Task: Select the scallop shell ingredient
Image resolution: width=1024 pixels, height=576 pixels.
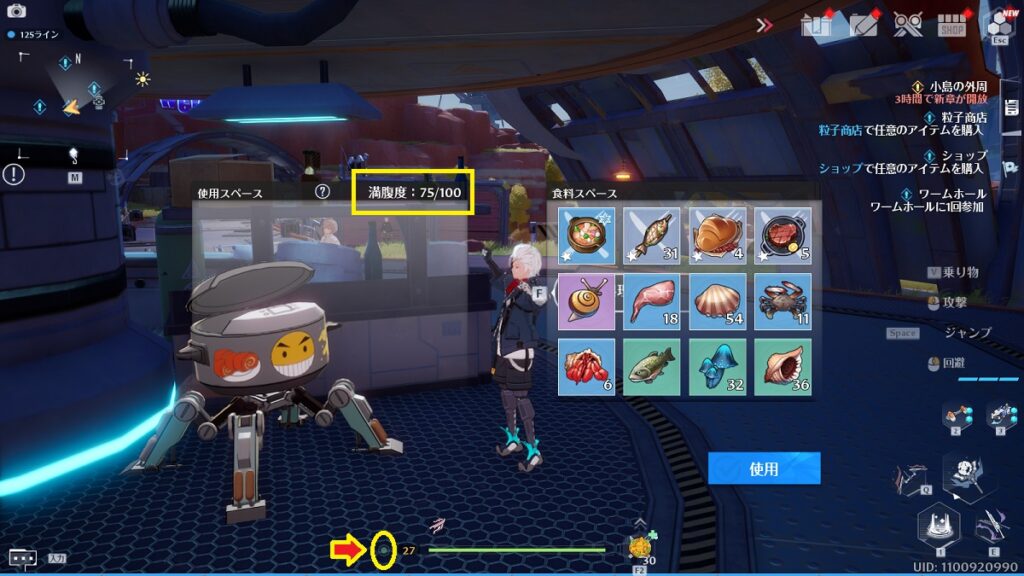Action: point(717,301)
